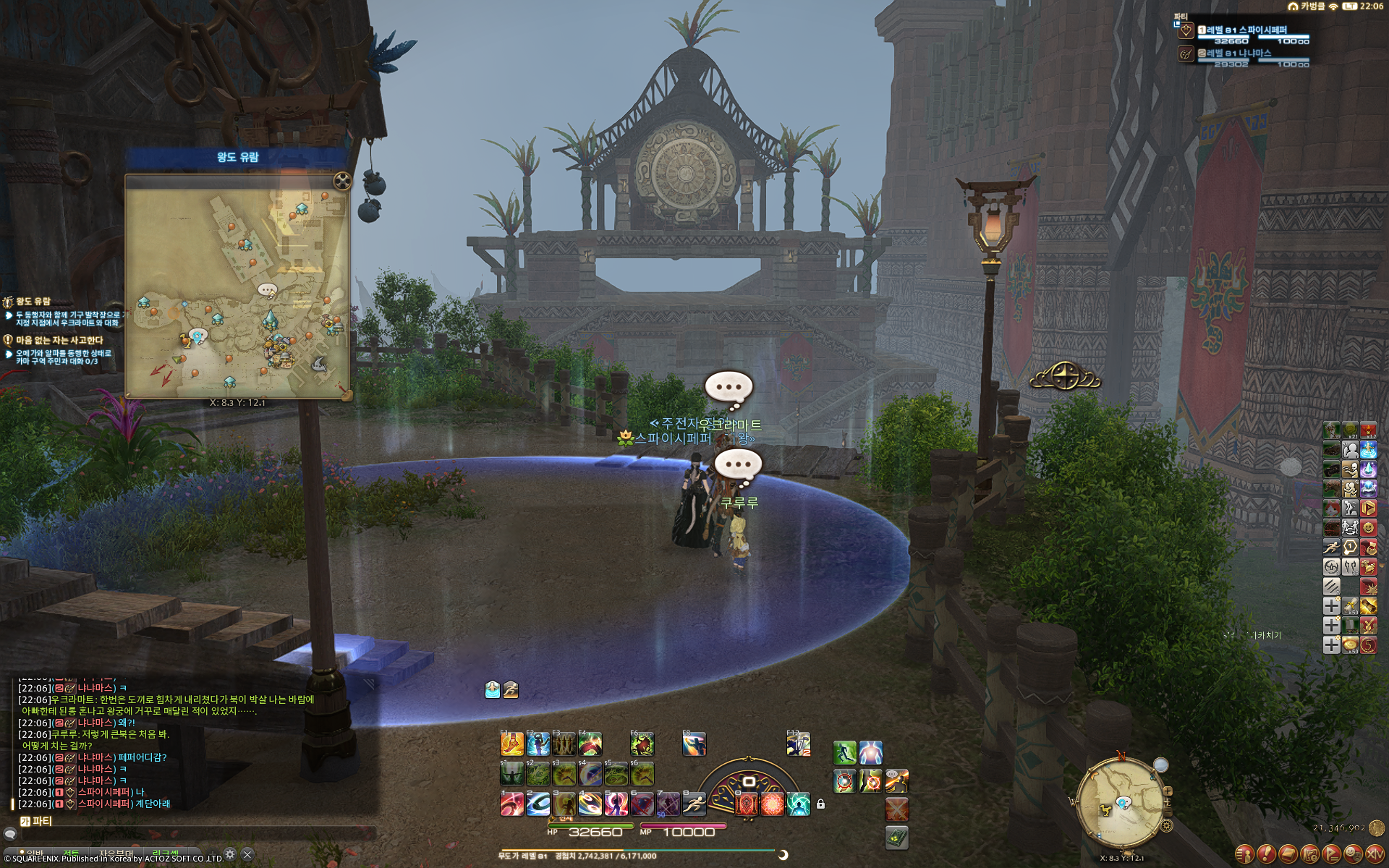
Task: Open the Duty menu exclamation icon
Action: (x=1266, y=854)
